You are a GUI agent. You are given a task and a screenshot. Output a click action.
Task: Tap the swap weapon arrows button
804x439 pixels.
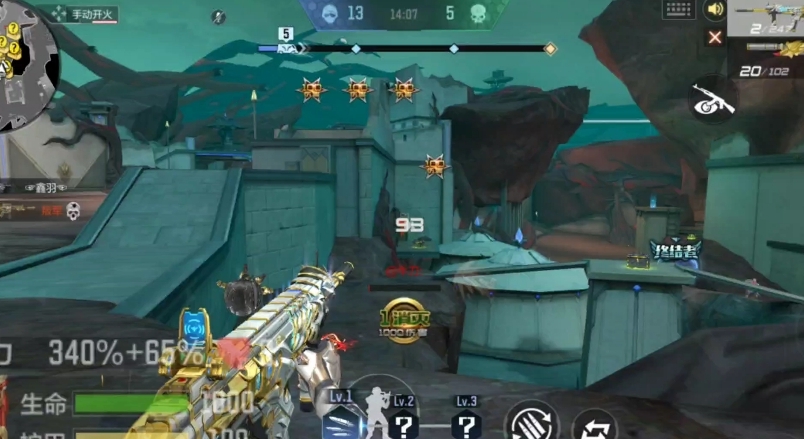pos(594,425)
